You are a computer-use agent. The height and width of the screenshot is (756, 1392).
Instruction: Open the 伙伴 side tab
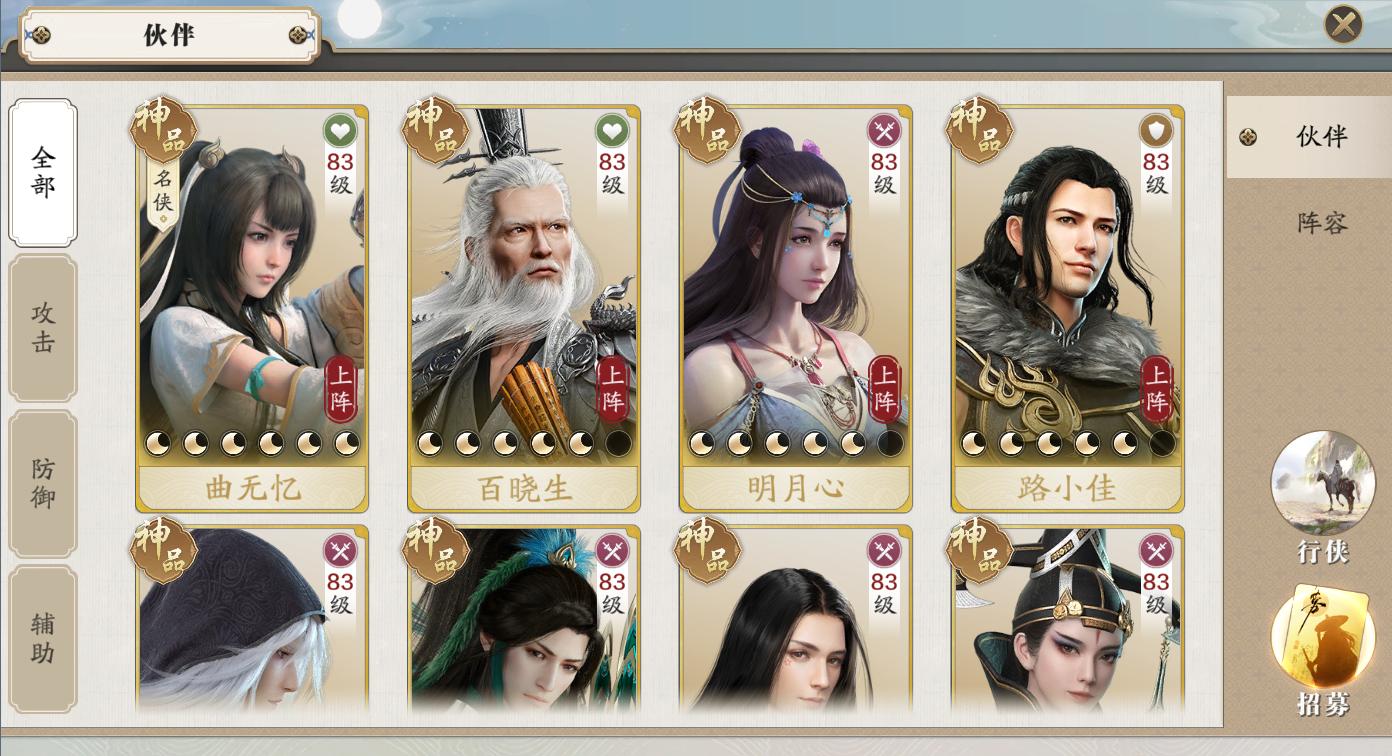click(x=1309, y=137)
